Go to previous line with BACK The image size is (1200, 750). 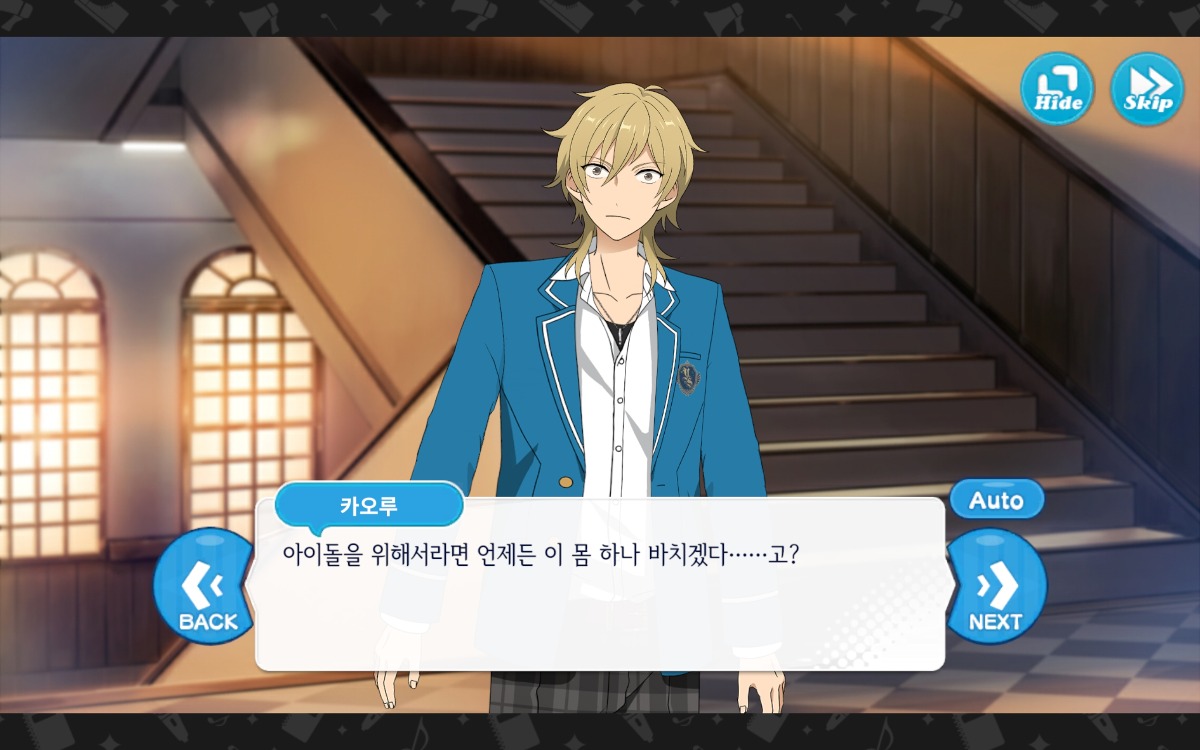pos(205,588)
